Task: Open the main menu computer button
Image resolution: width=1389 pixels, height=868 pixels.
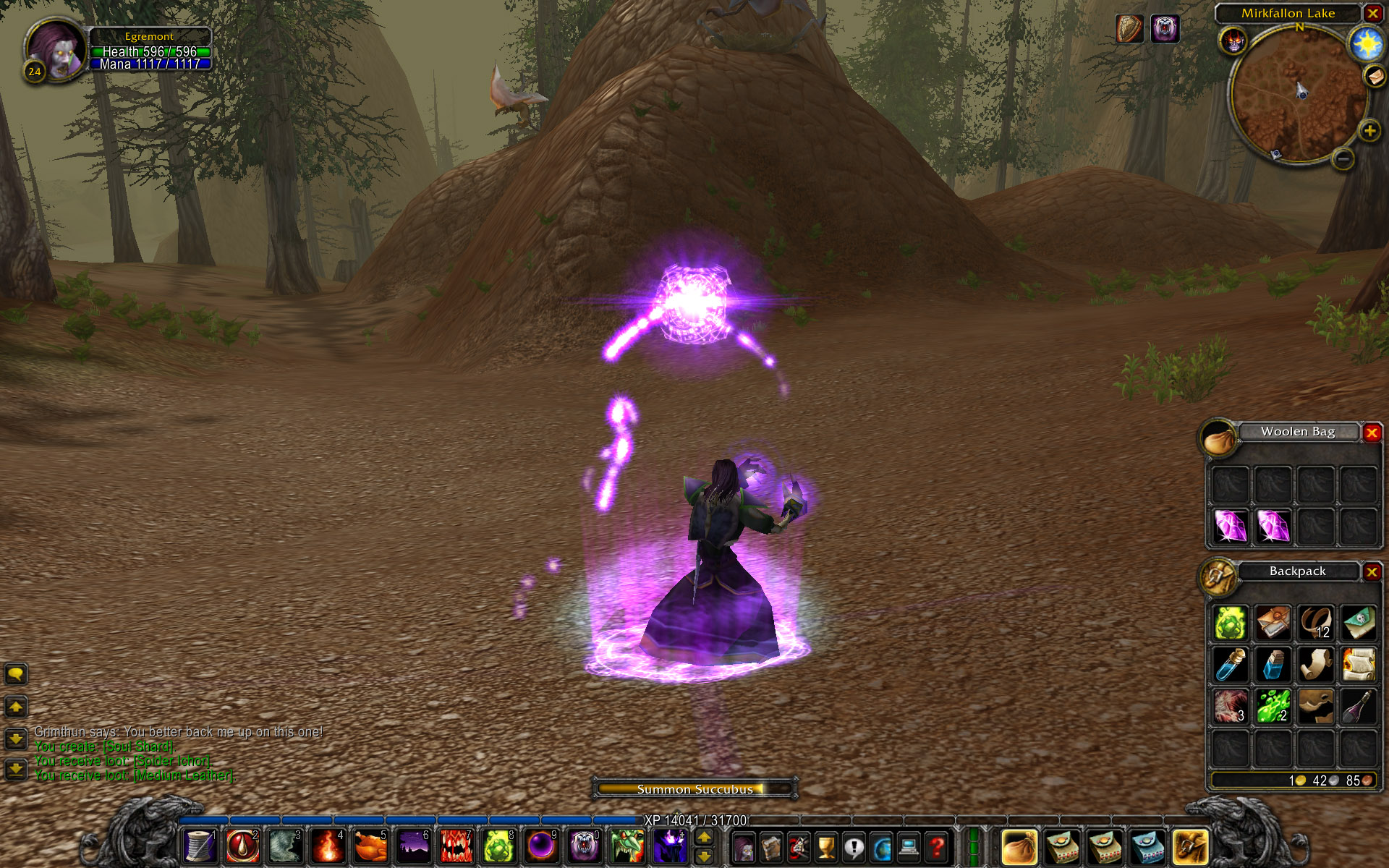Action: [909, 847]
